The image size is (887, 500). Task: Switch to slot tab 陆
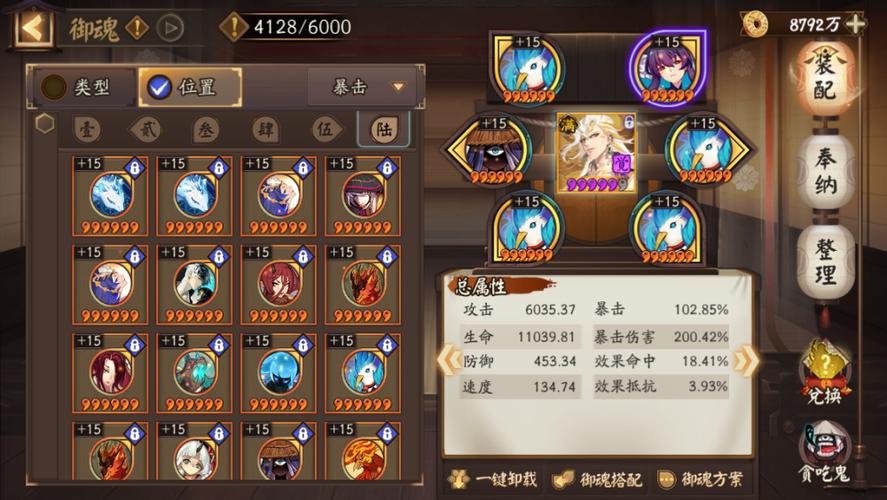point(382,129)
